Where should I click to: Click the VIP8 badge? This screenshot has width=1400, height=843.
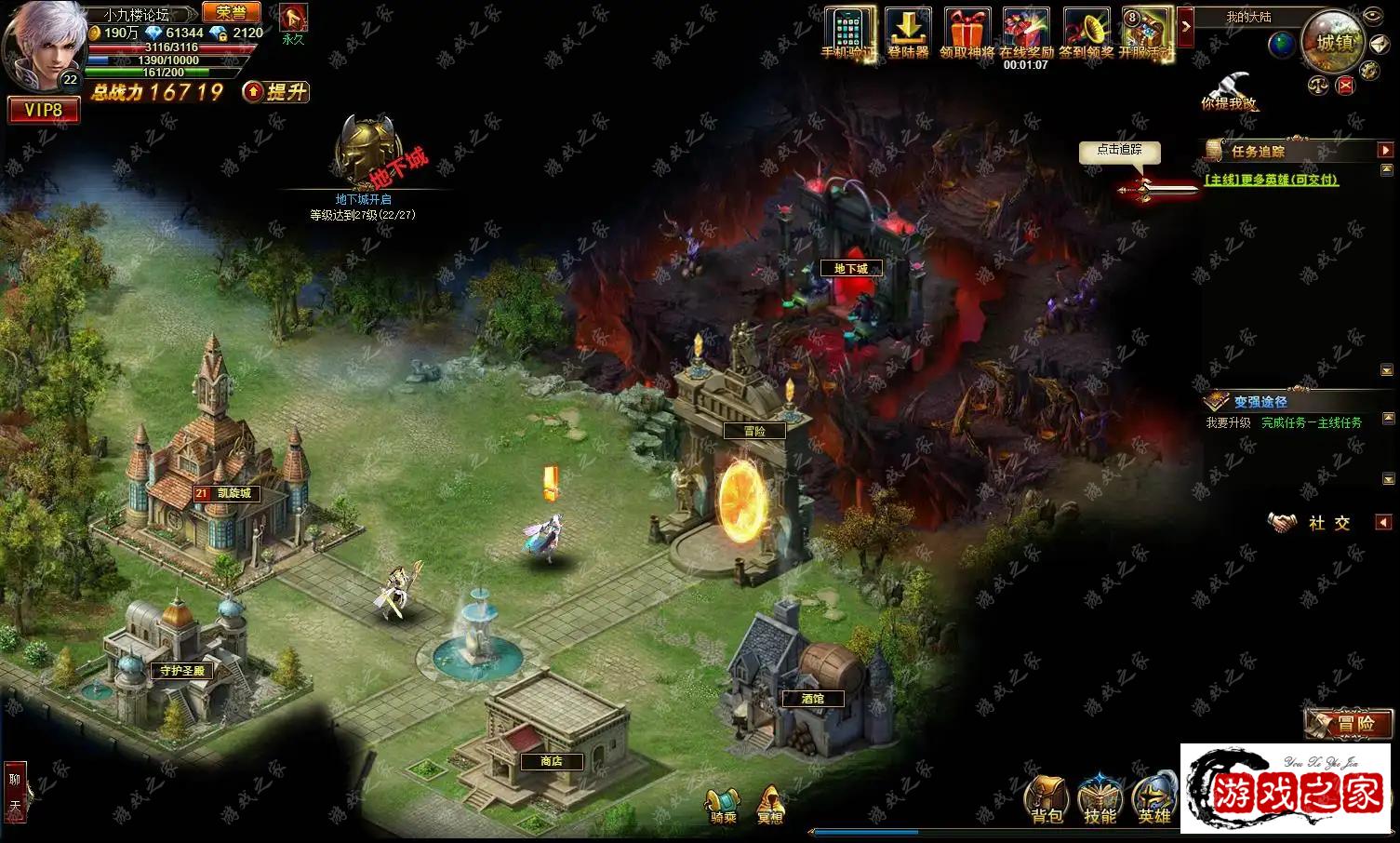tap(43, 110)
